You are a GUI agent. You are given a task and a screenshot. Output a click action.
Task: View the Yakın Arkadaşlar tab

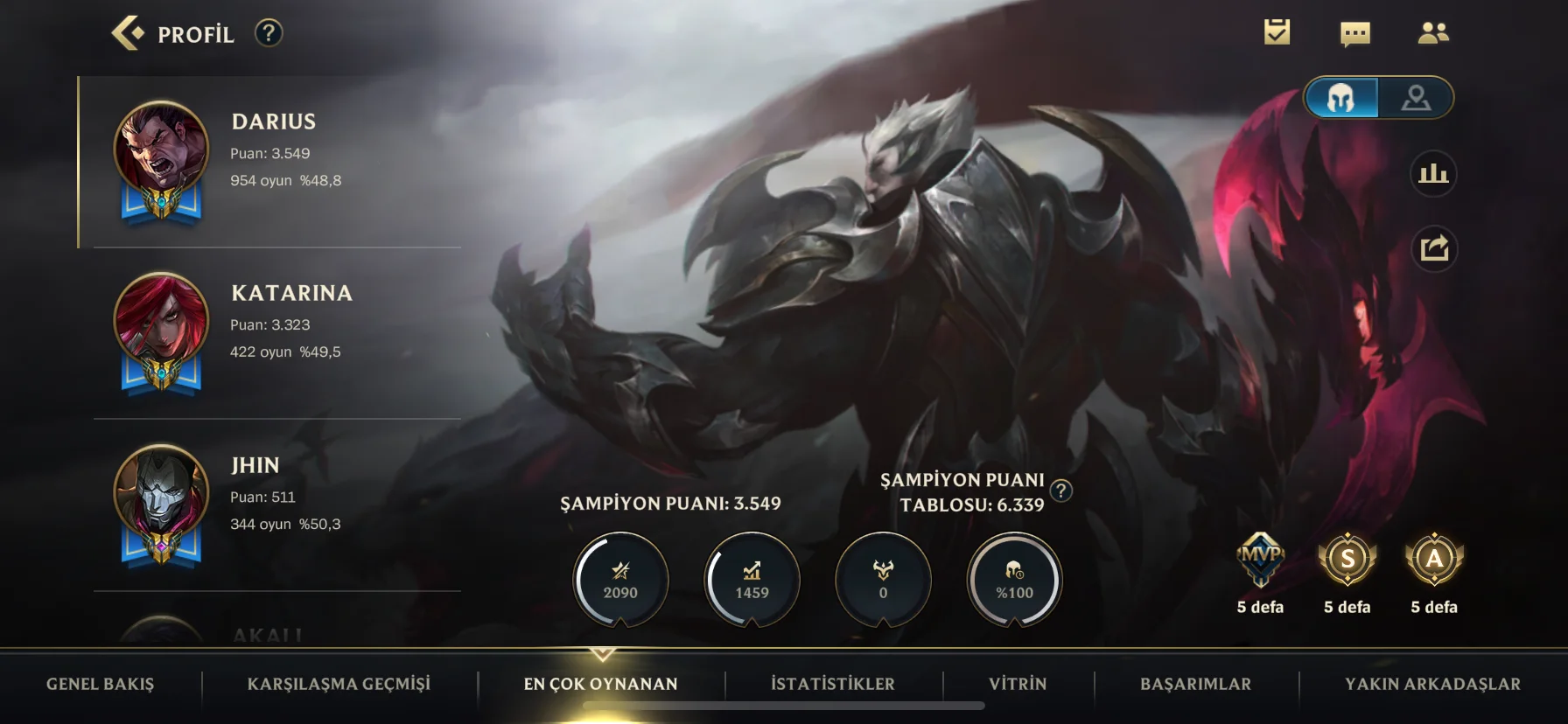click(1432, 684)
